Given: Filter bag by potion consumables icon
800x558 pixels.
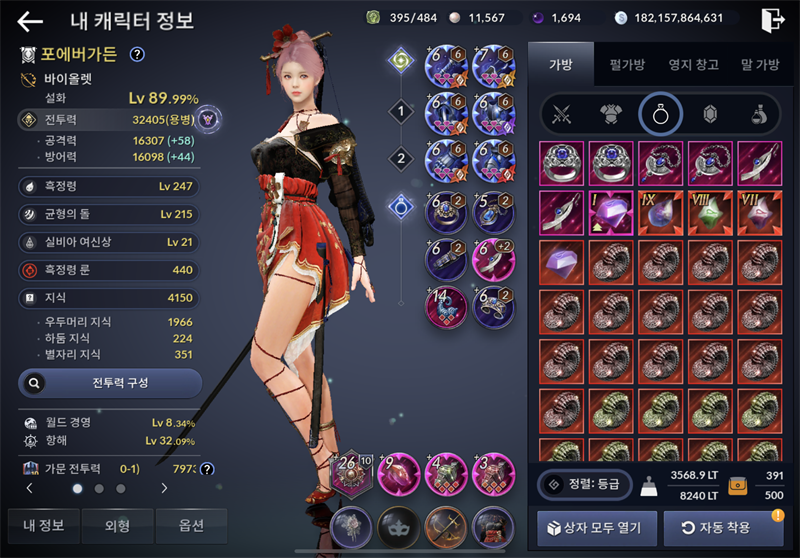Looking at the screenshot, I should click(759, 114).
